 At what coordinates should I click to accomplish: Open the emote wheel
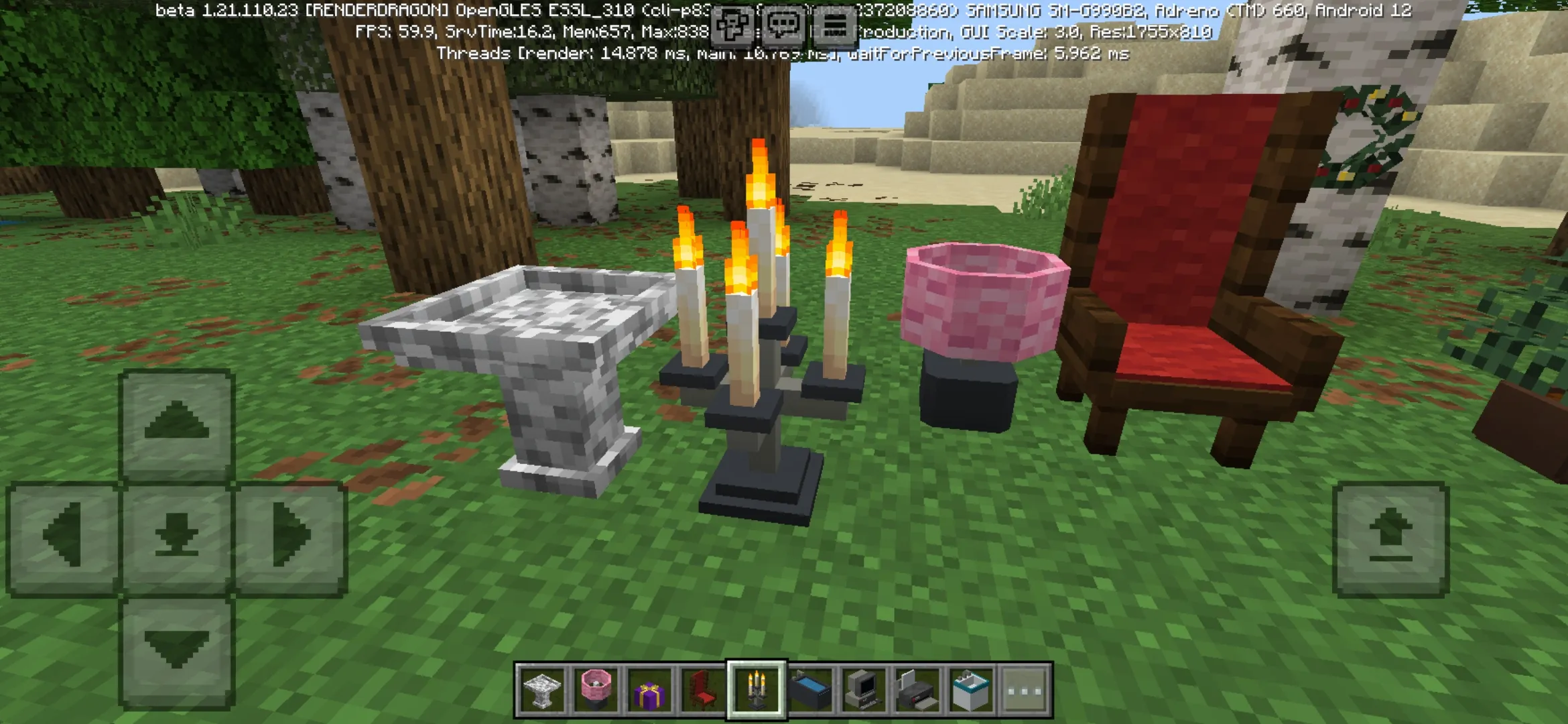tap(732, 24)
